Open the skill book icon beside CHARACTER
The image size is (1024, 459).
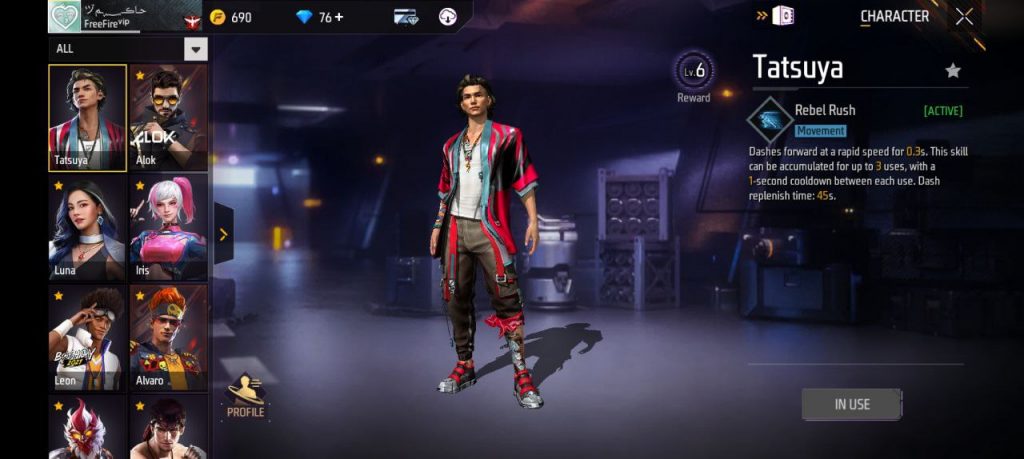point(784,16)
